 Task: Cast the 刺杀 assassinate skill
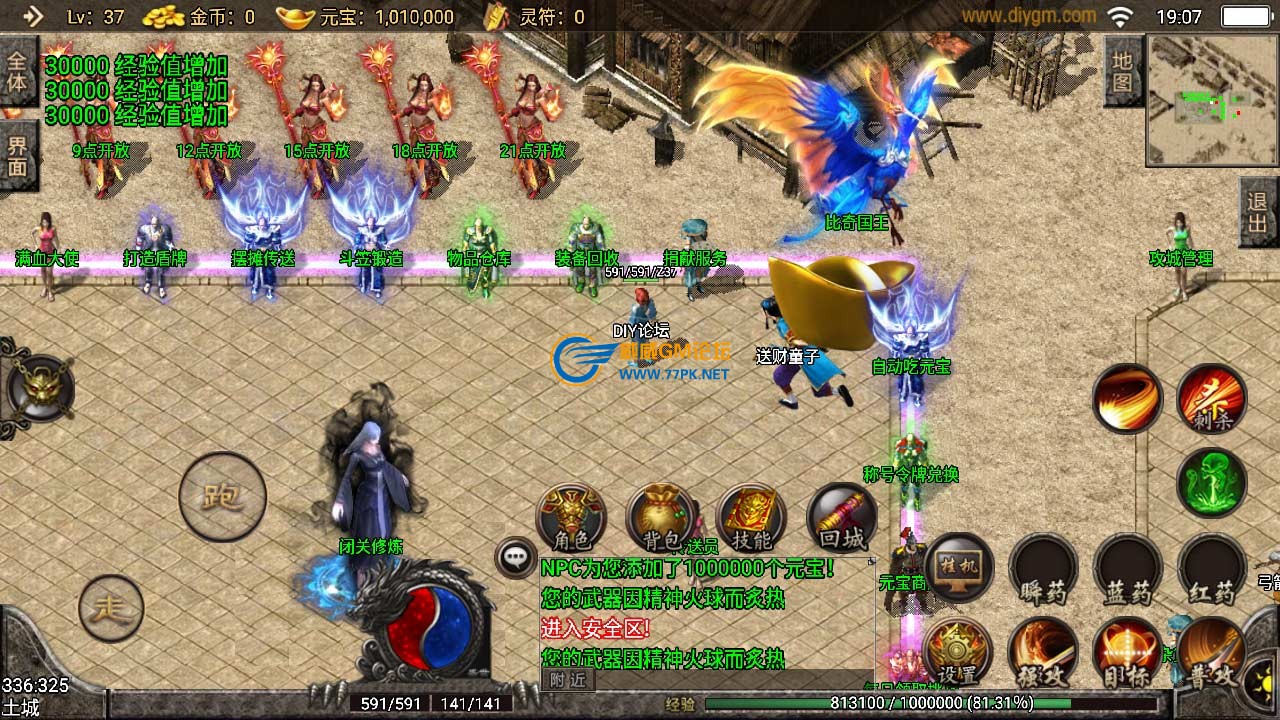pyautogui.click(x=1211, y=399)
